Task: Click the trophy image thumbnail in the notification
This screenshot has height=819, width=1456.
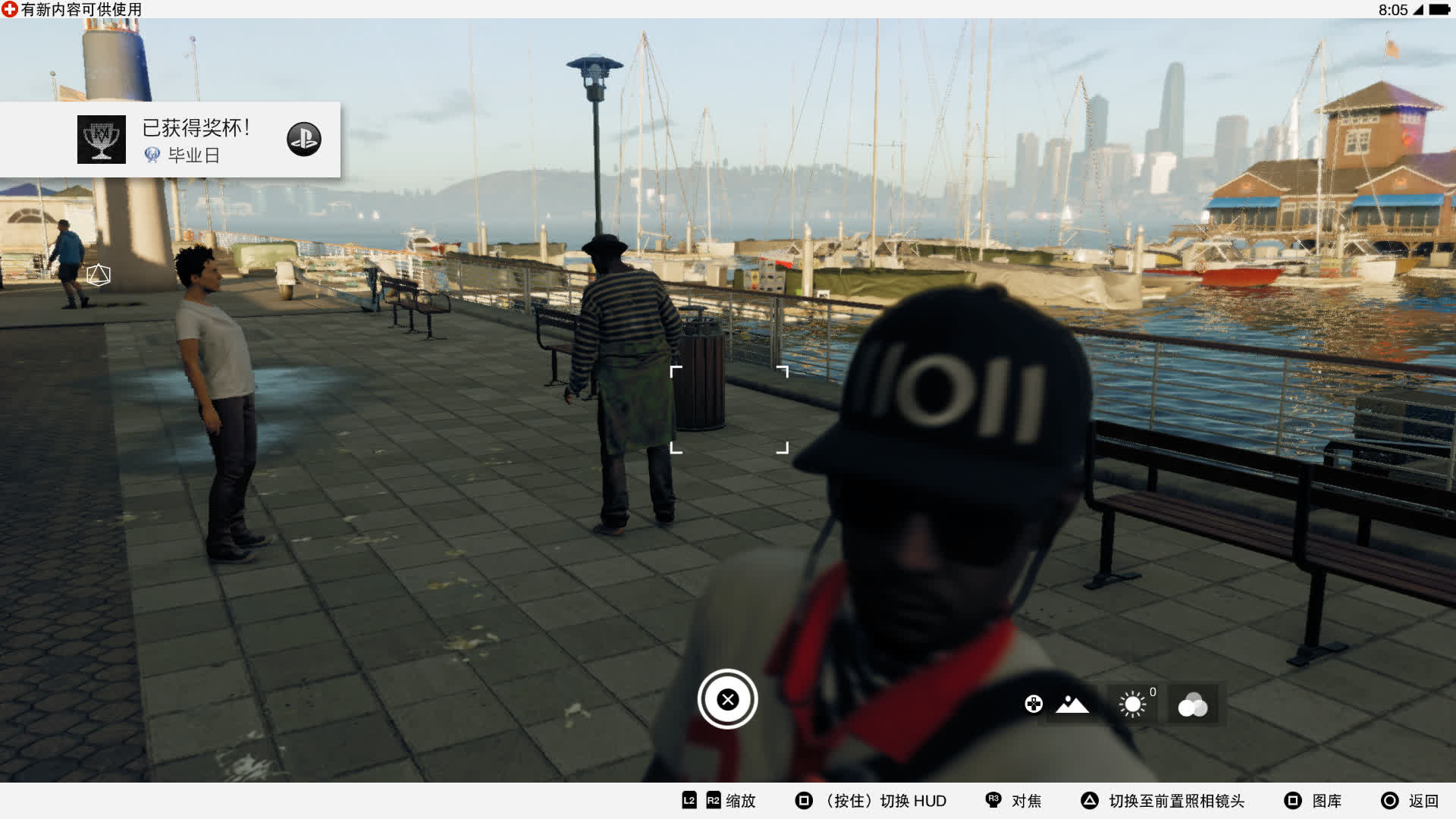Action: coord(101,140)
